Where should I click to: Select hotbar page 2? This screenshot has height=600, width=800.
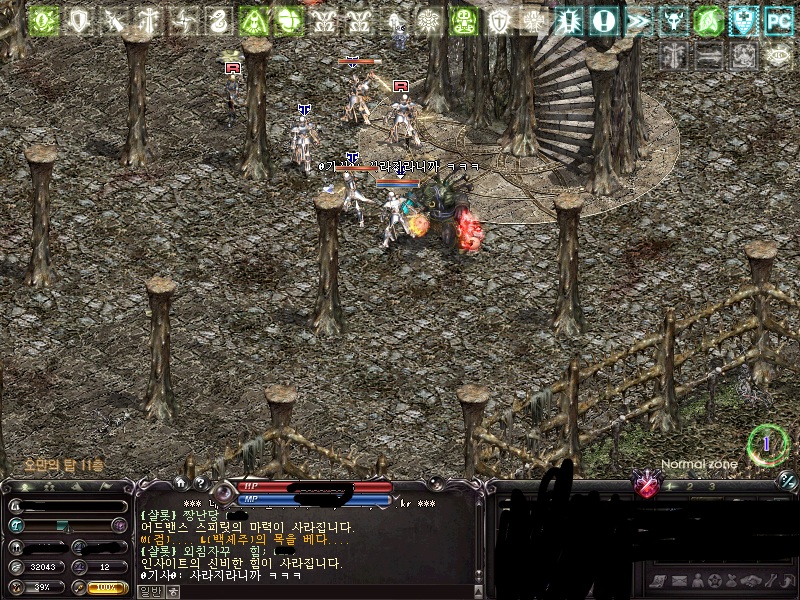689,486
